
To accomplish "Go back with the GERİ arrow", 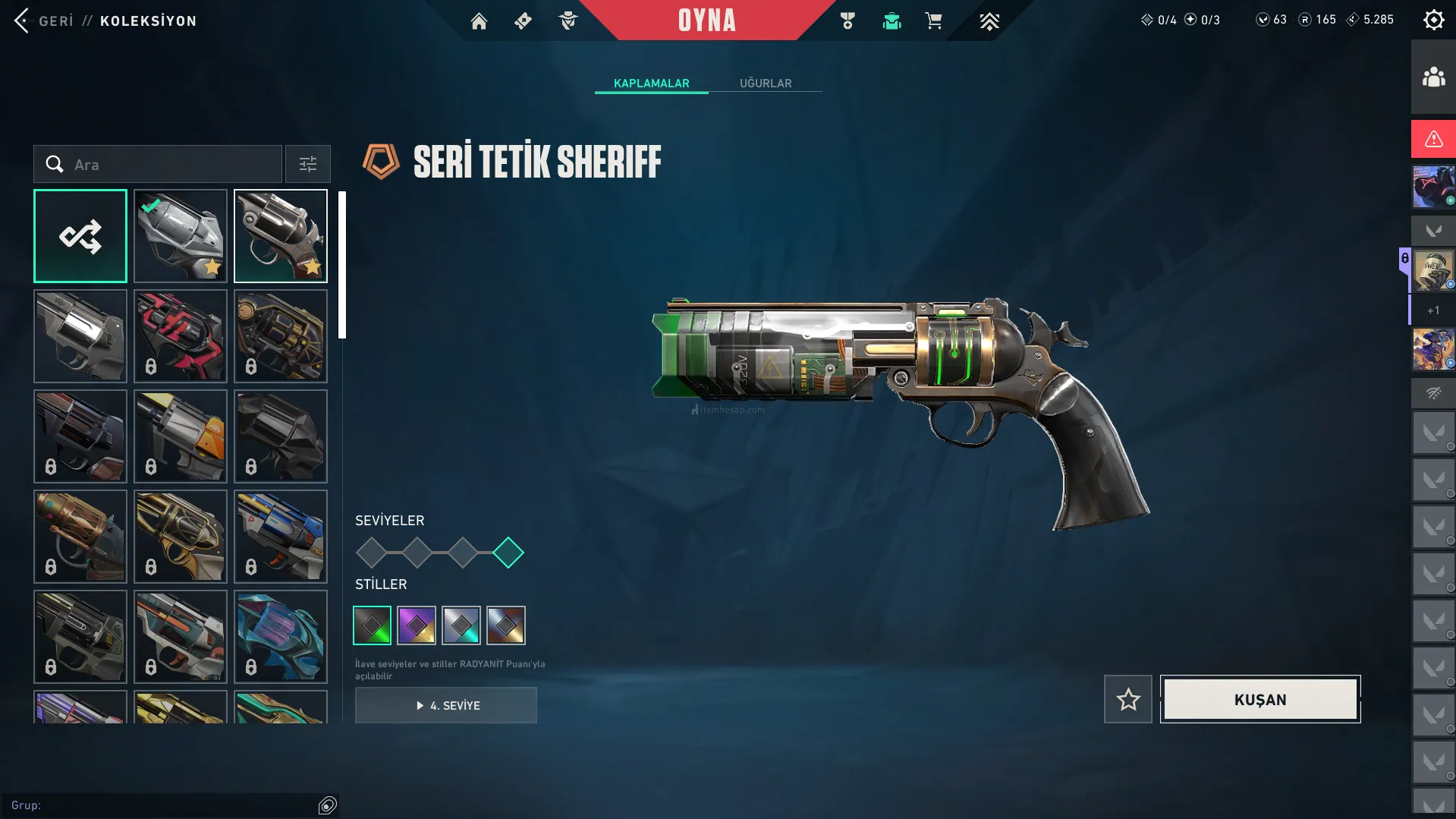I will [23, 20].
